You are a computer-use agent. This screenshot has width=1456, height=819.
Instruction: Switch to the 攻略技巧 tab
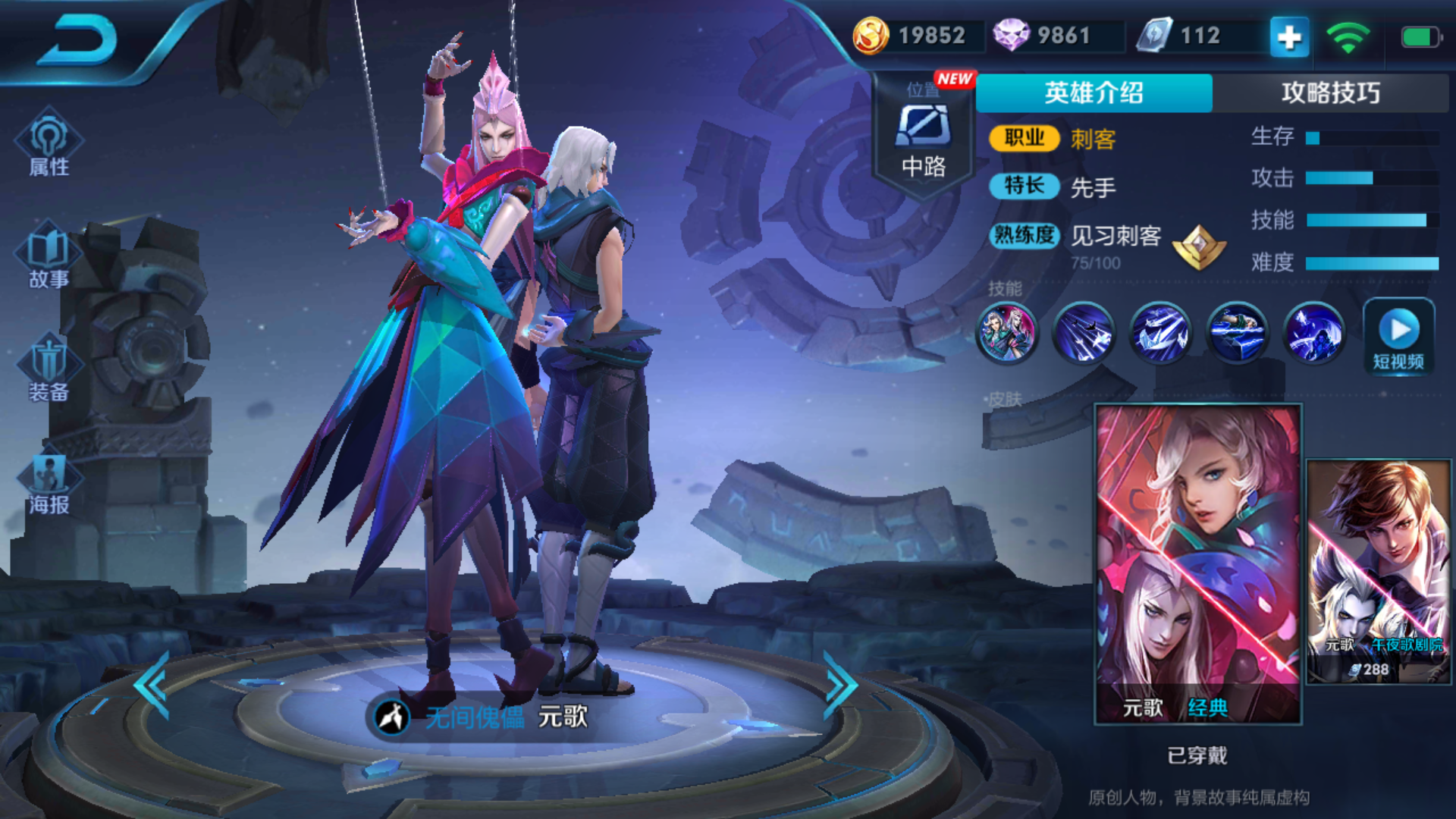click(1330, 93)
